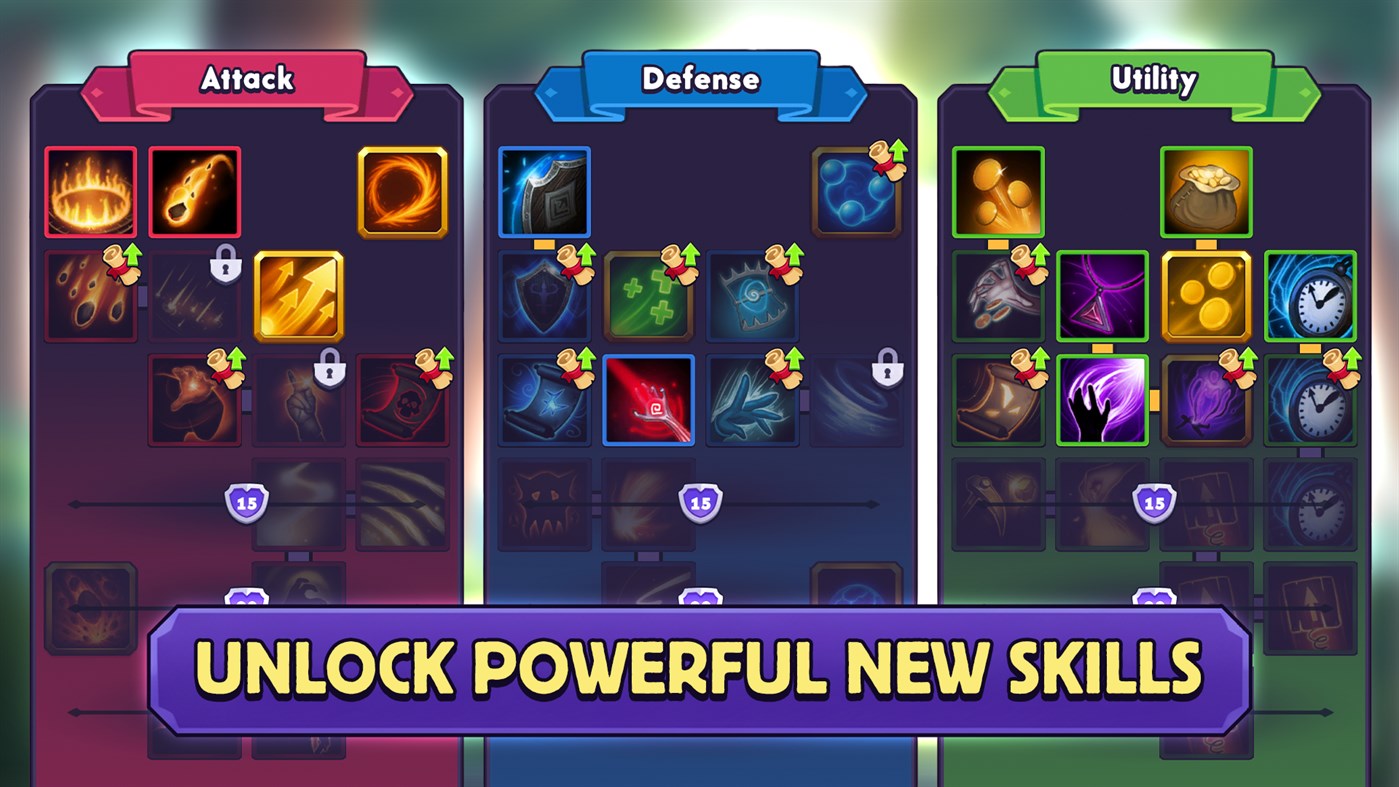This screenshot has height=787, width=1399.
Task: Click the locked whirlwind skill in Defense
Action: tap(856, 400)
